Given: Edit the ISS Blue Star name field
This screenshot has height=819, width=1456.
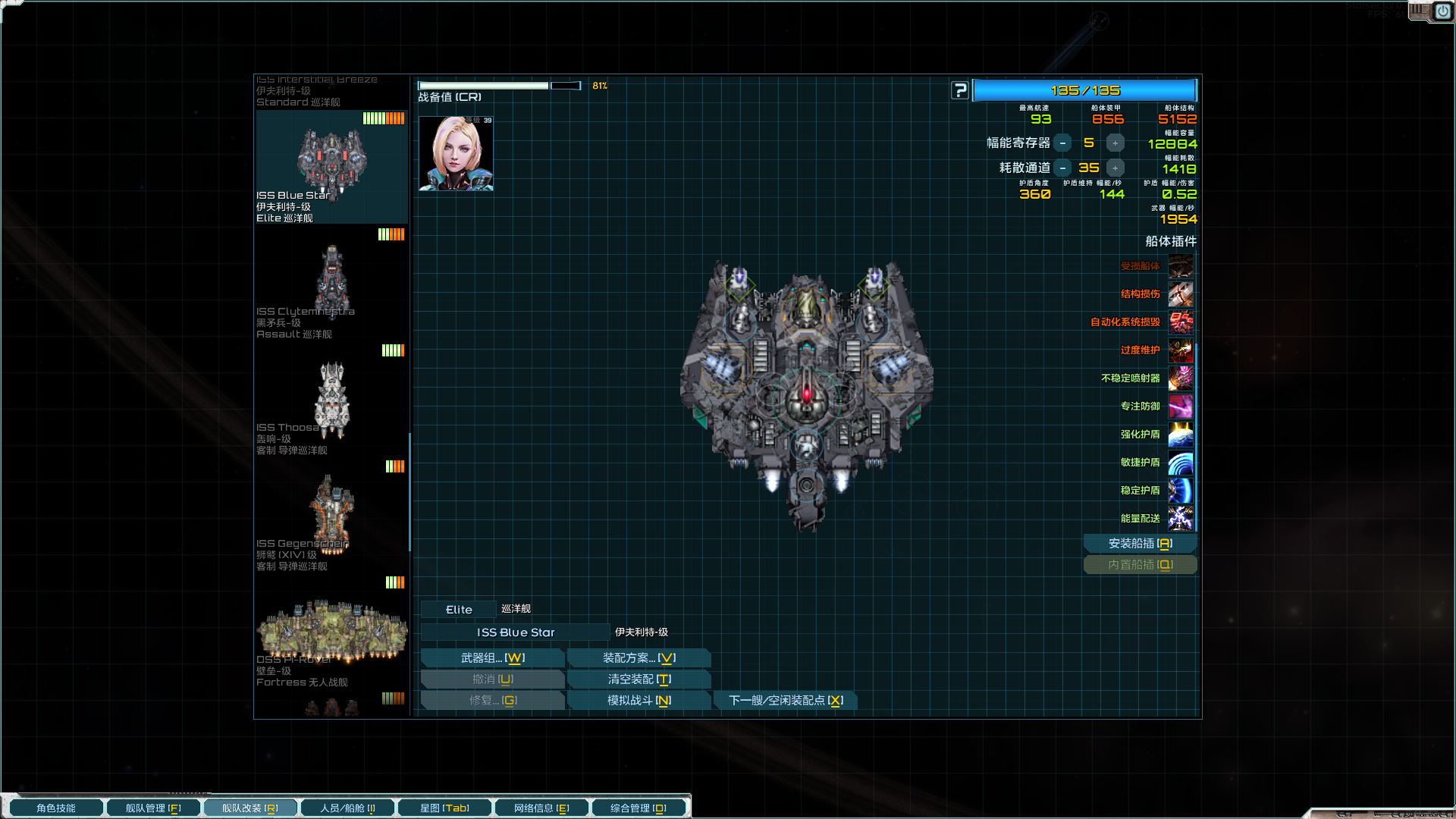Looking at the screenshot, I should (x=516, y=632).
